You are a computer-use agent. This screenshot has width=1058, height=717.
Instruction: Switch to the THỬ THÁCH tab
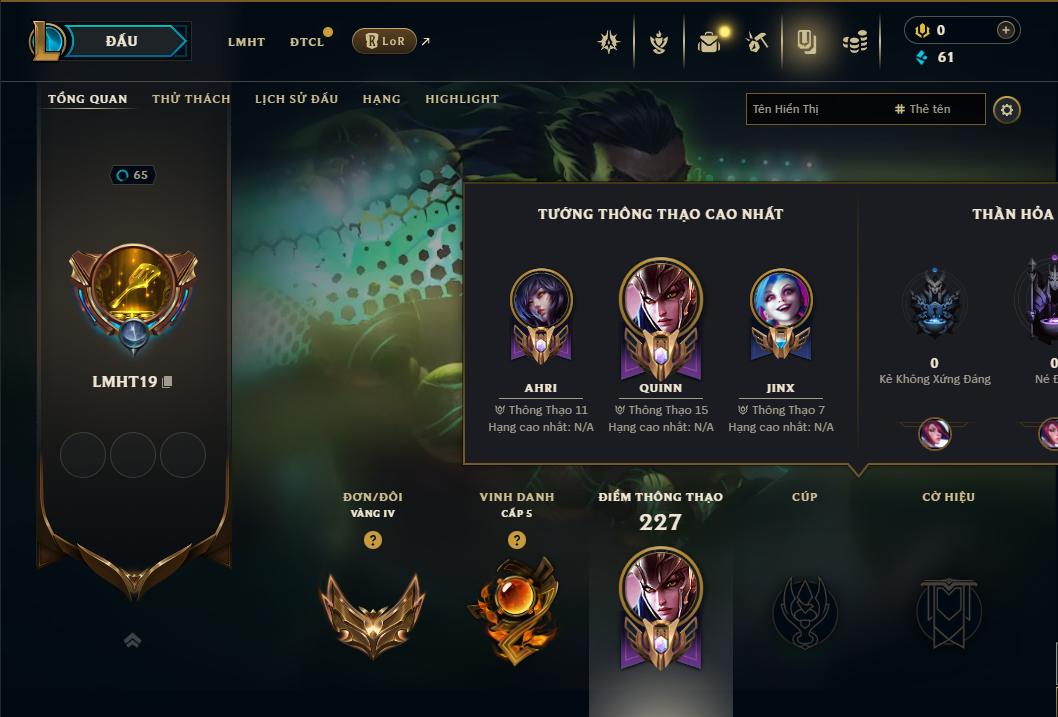pyautogui.click(x=191, y=99)
